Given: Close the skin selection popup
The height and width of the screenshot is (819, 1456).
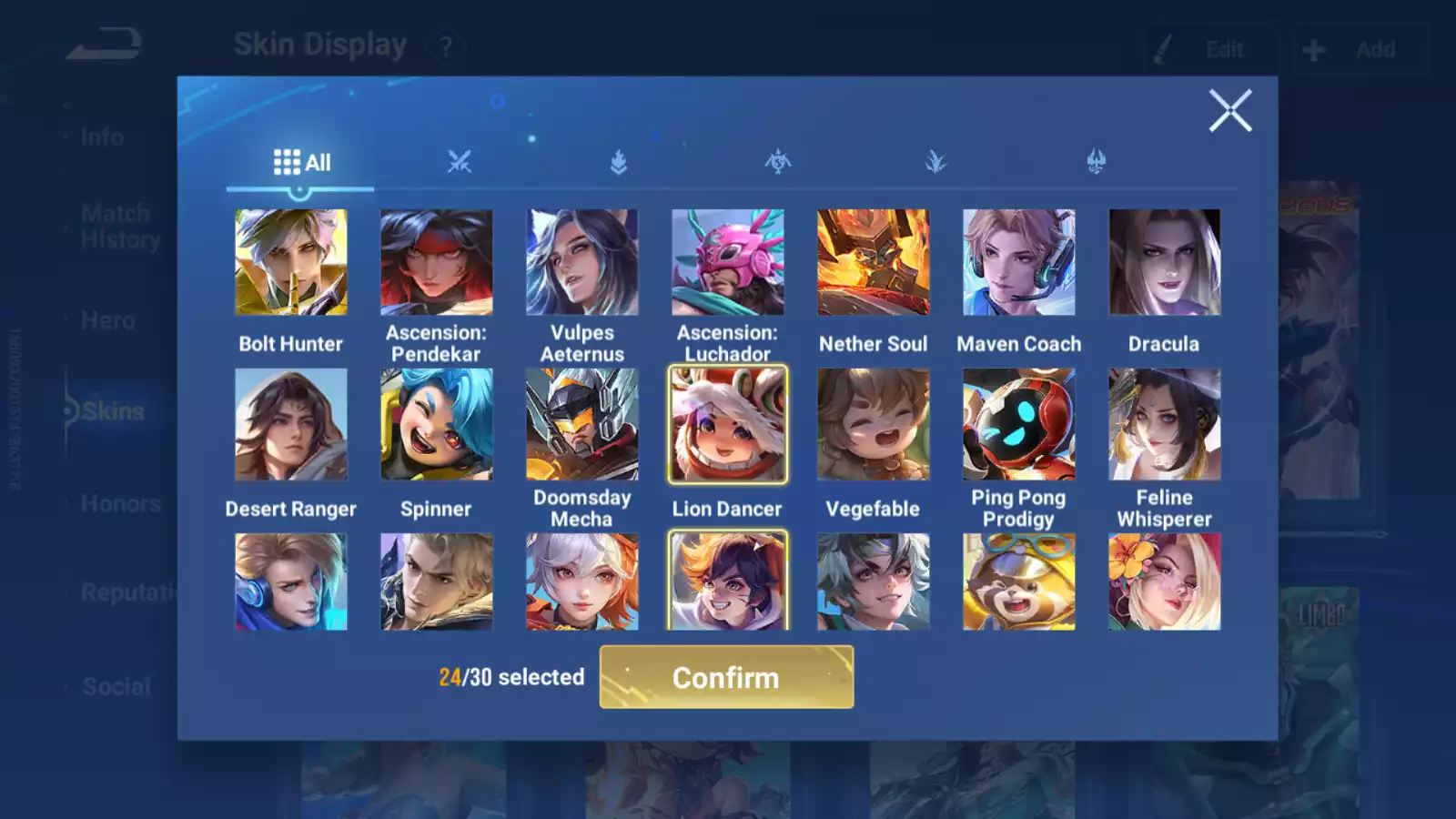Looking at the screenshot, I should [x=1230, y=111].
